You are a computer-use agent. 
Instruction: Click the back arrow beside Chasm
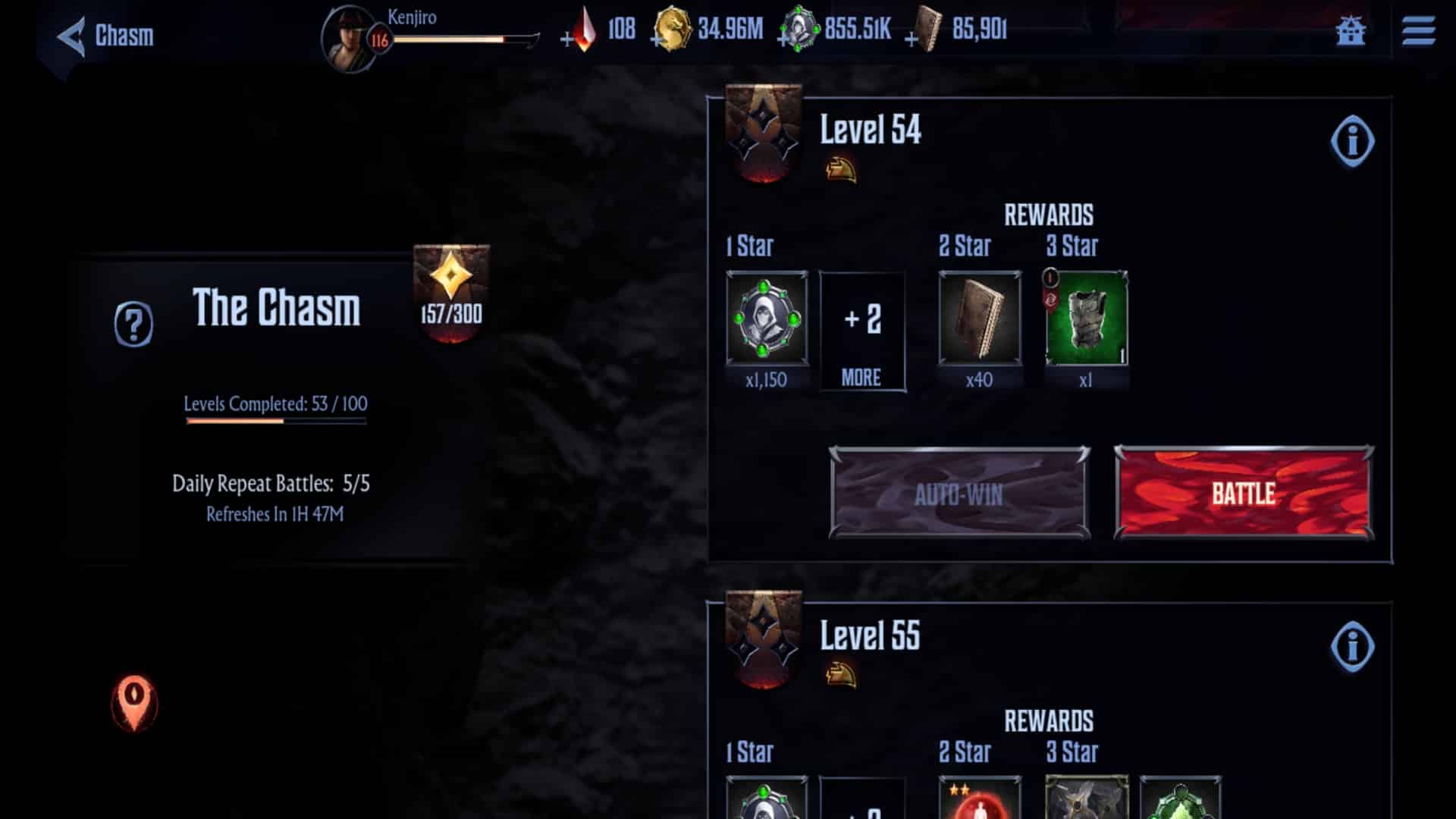(x=72, y=33)
